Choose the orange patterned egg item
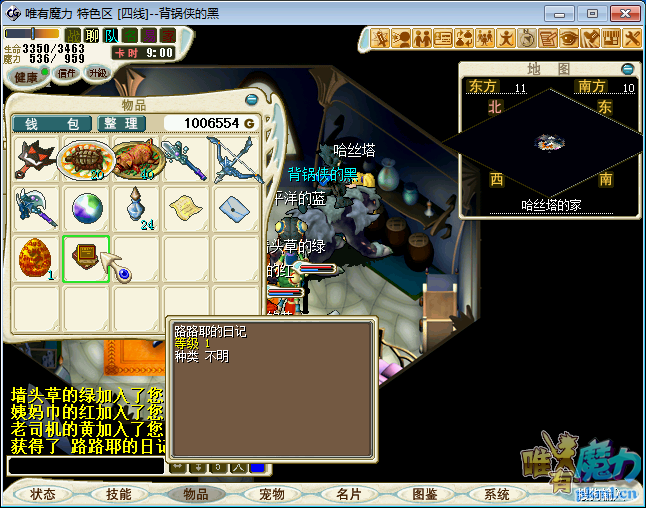This screenshot has height=508, width=646. 36,259
